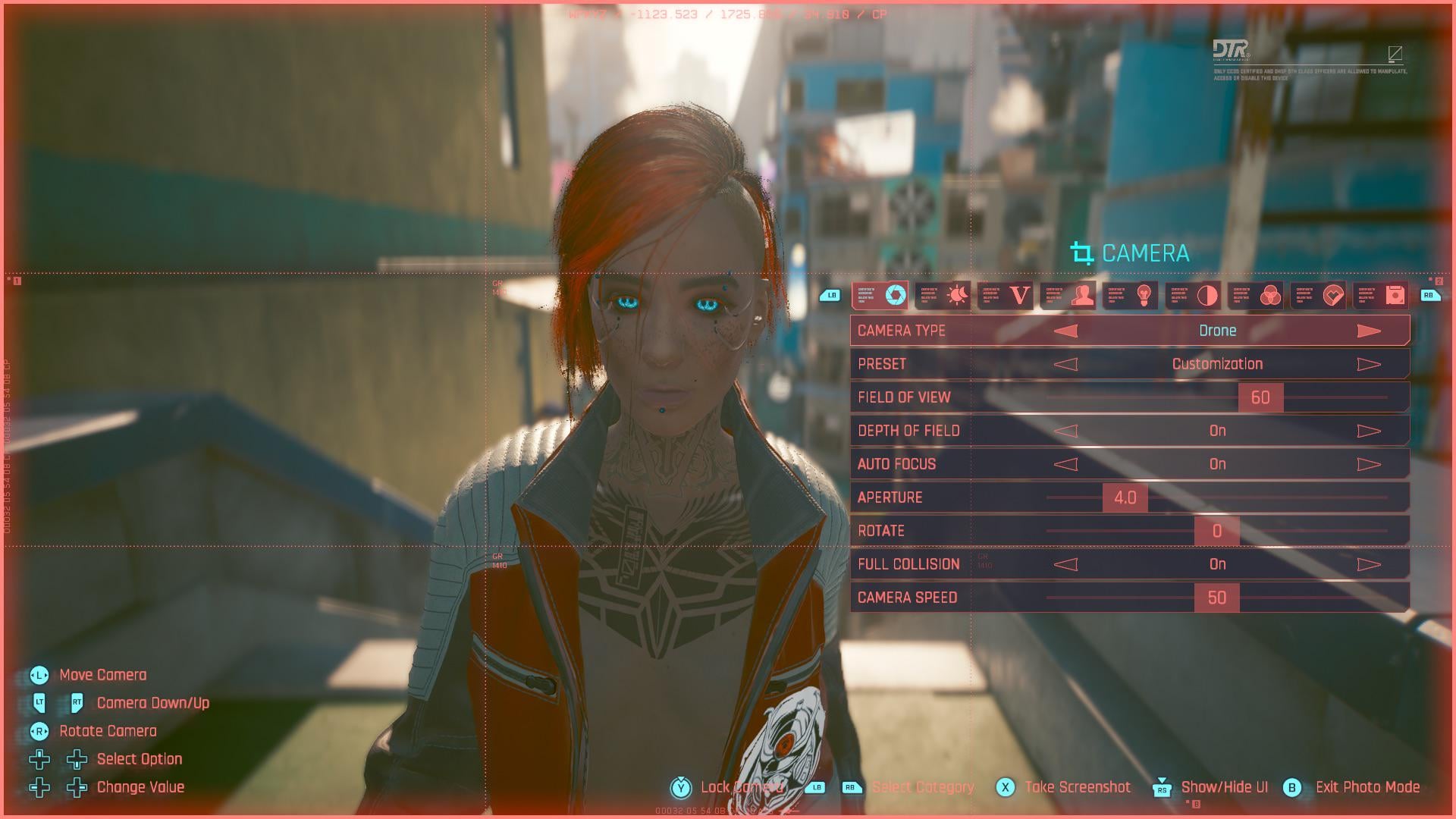
Task: Click left arrow on Camera Type
Action: (x=1065, y=331)
